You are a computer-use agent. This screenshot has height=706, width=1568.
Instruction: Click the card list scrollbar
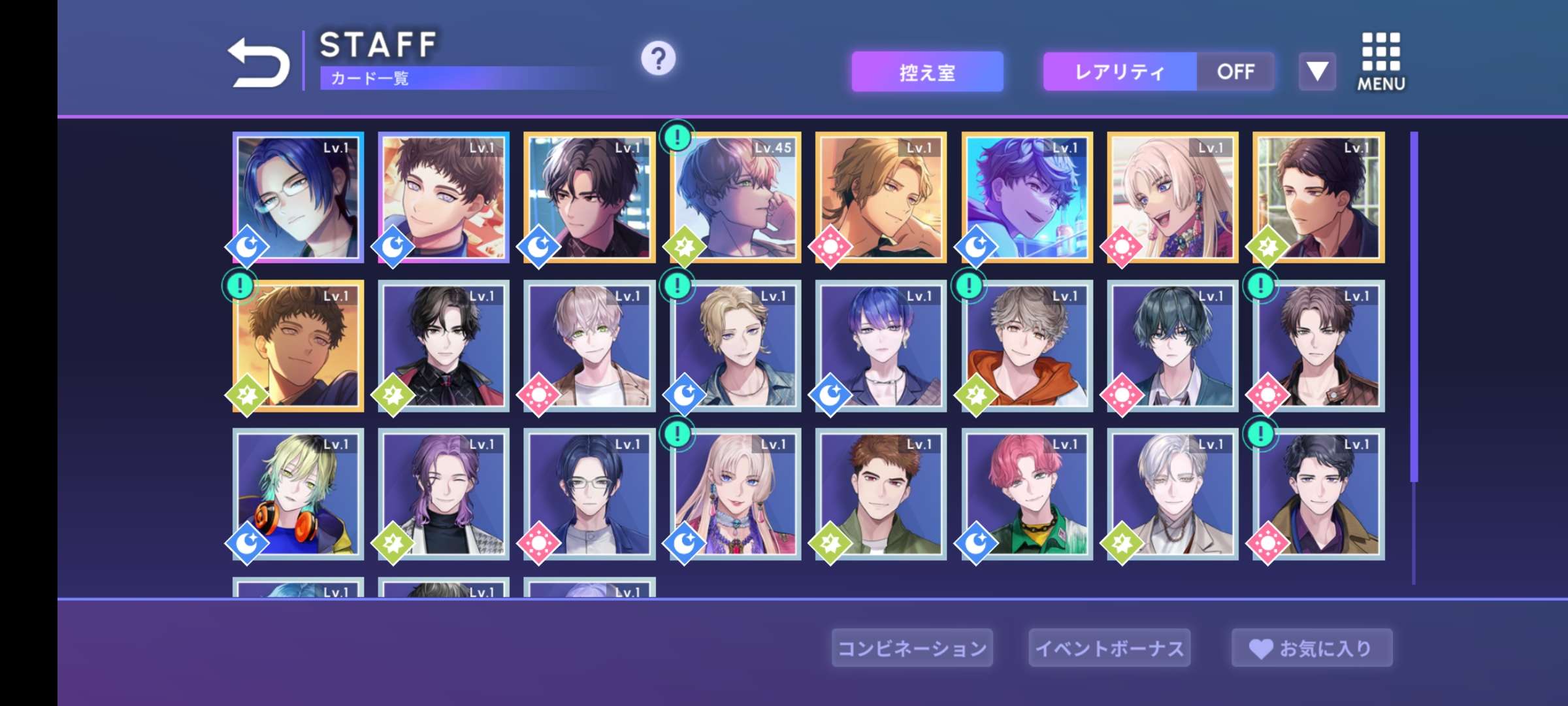[x=1414, y=307]
